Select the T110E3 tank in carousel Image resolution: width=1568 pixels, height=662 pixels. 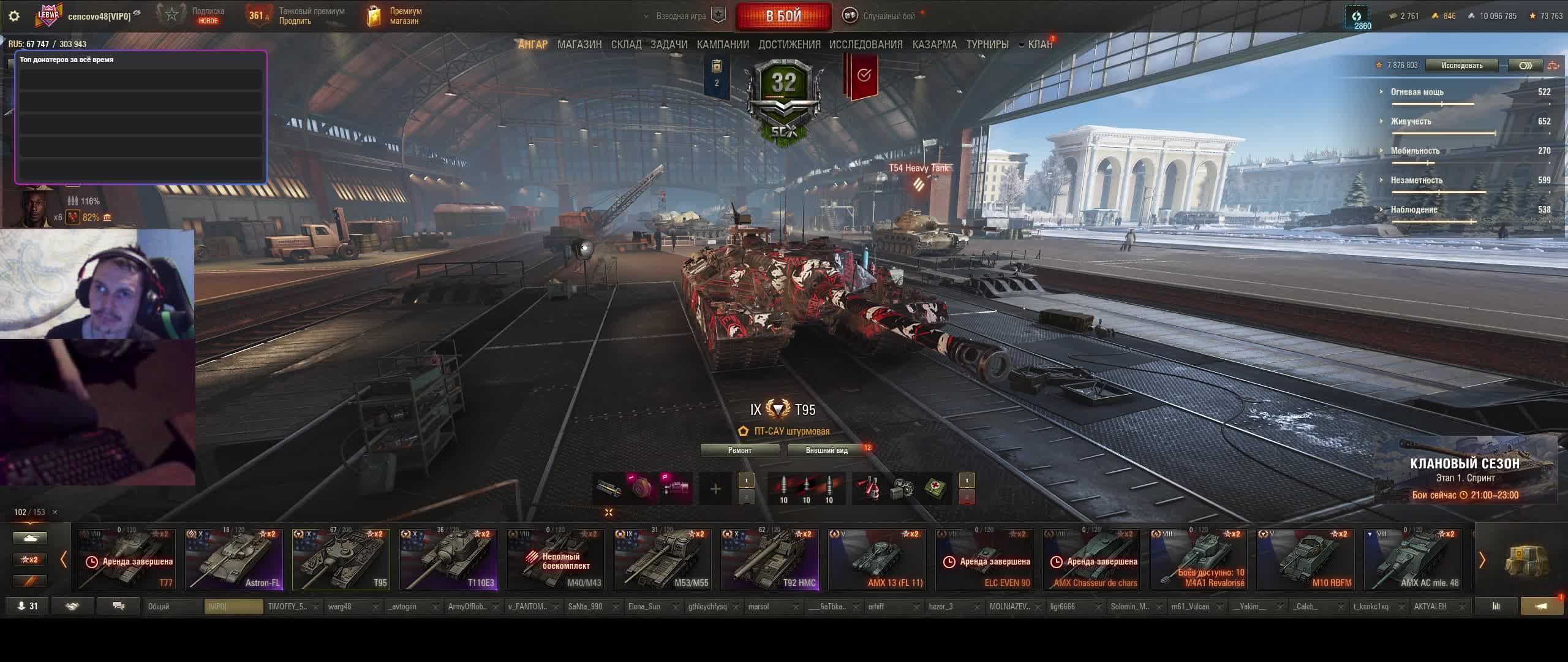click(x=448, y=559)
